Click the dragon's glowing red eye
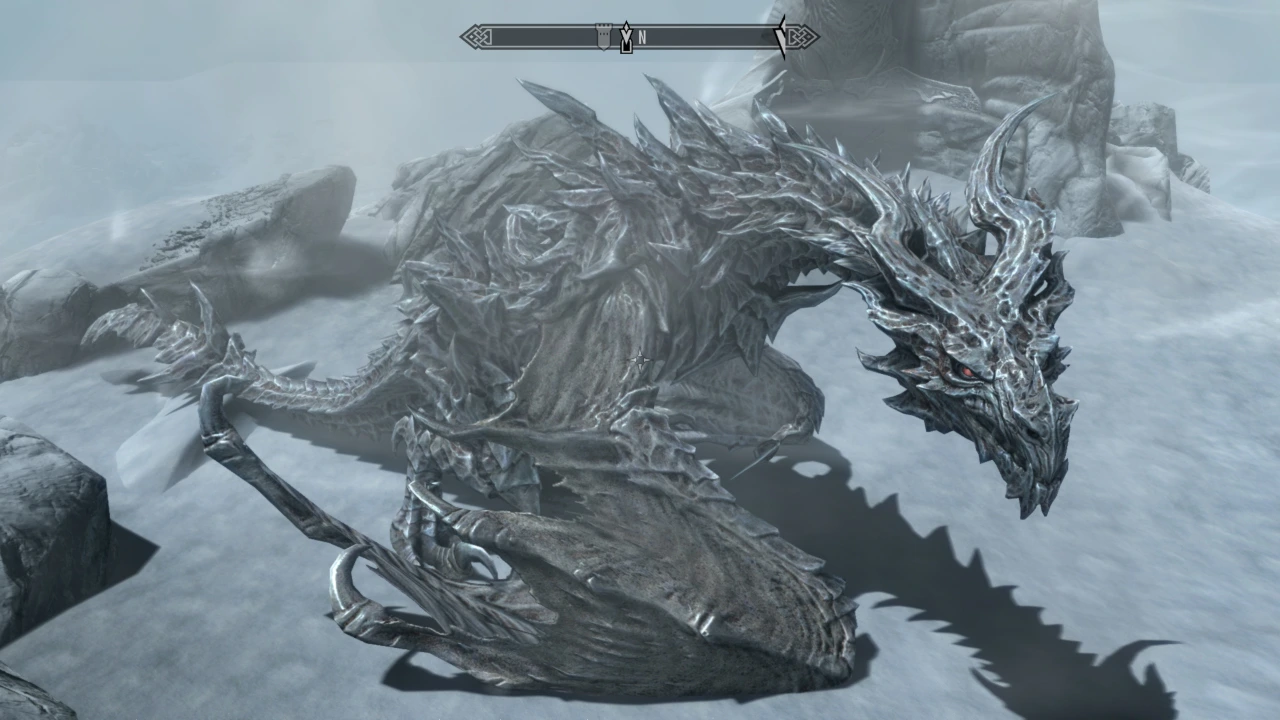The height and width of the screenshot is (720, 1280). tap(966, 370)
